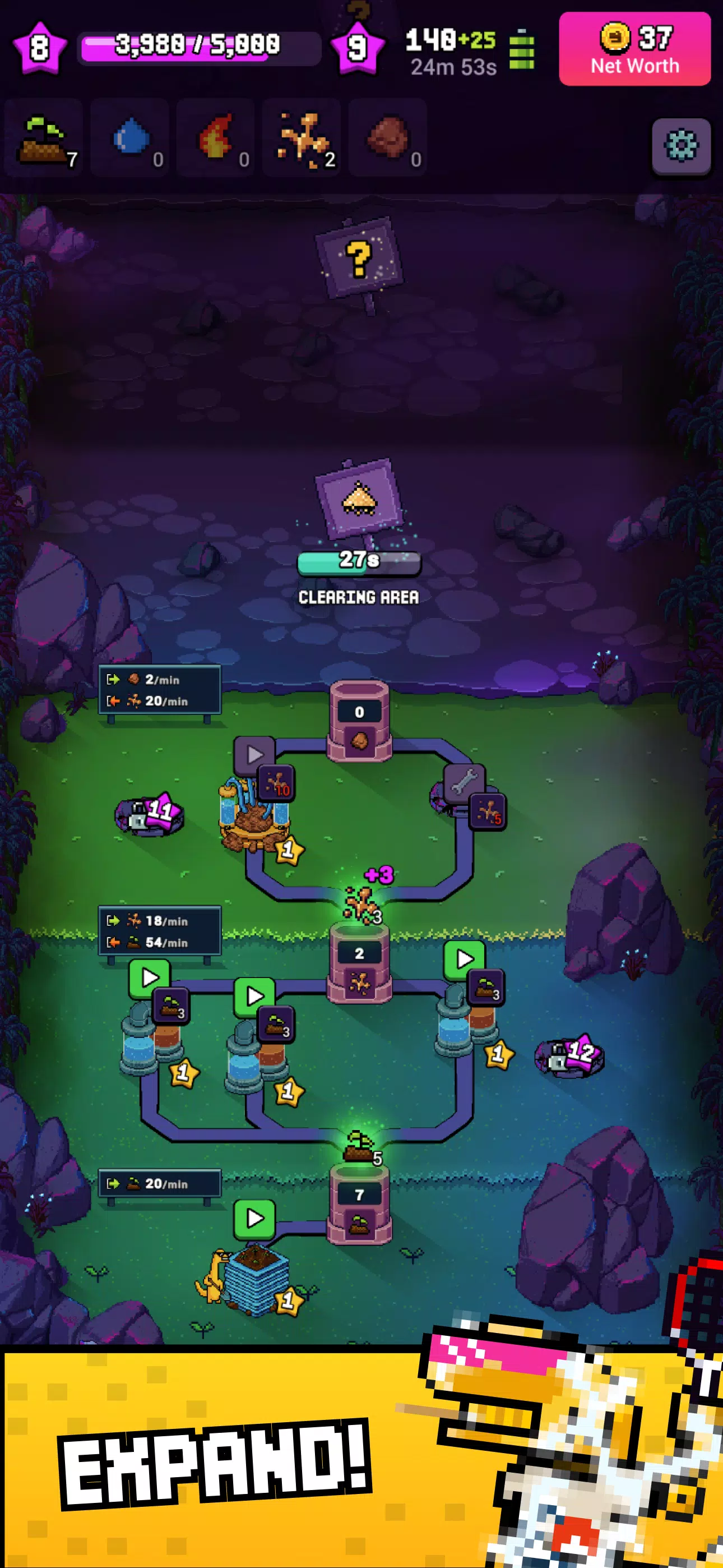Tap the green play button above the blue crate
723x1568 pixels.
pyautogui.click(x=254, y=1219)
